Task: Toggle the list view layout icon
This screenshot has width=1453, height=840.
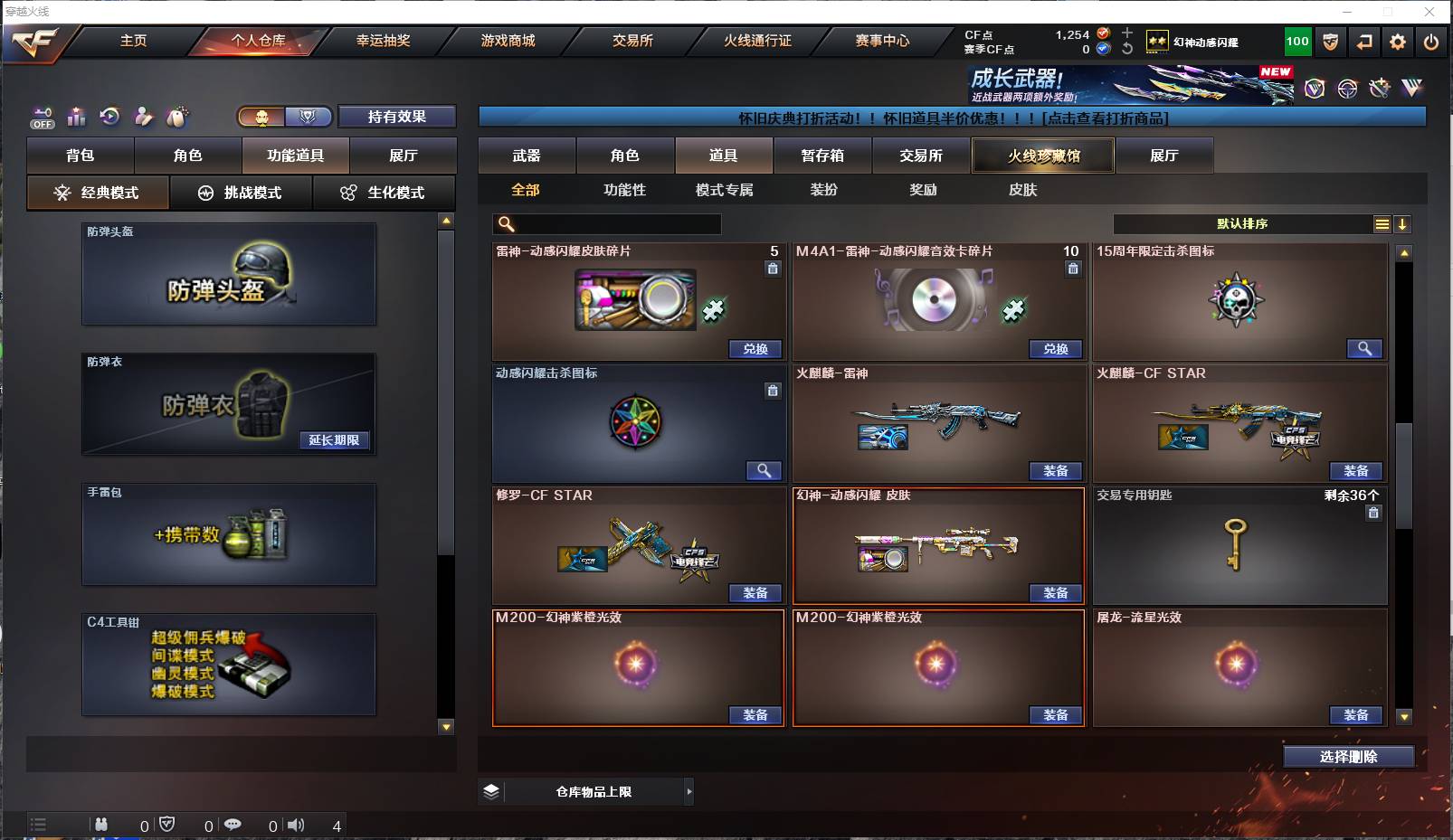Action: pyautogui.click(x=1382, y=223)
